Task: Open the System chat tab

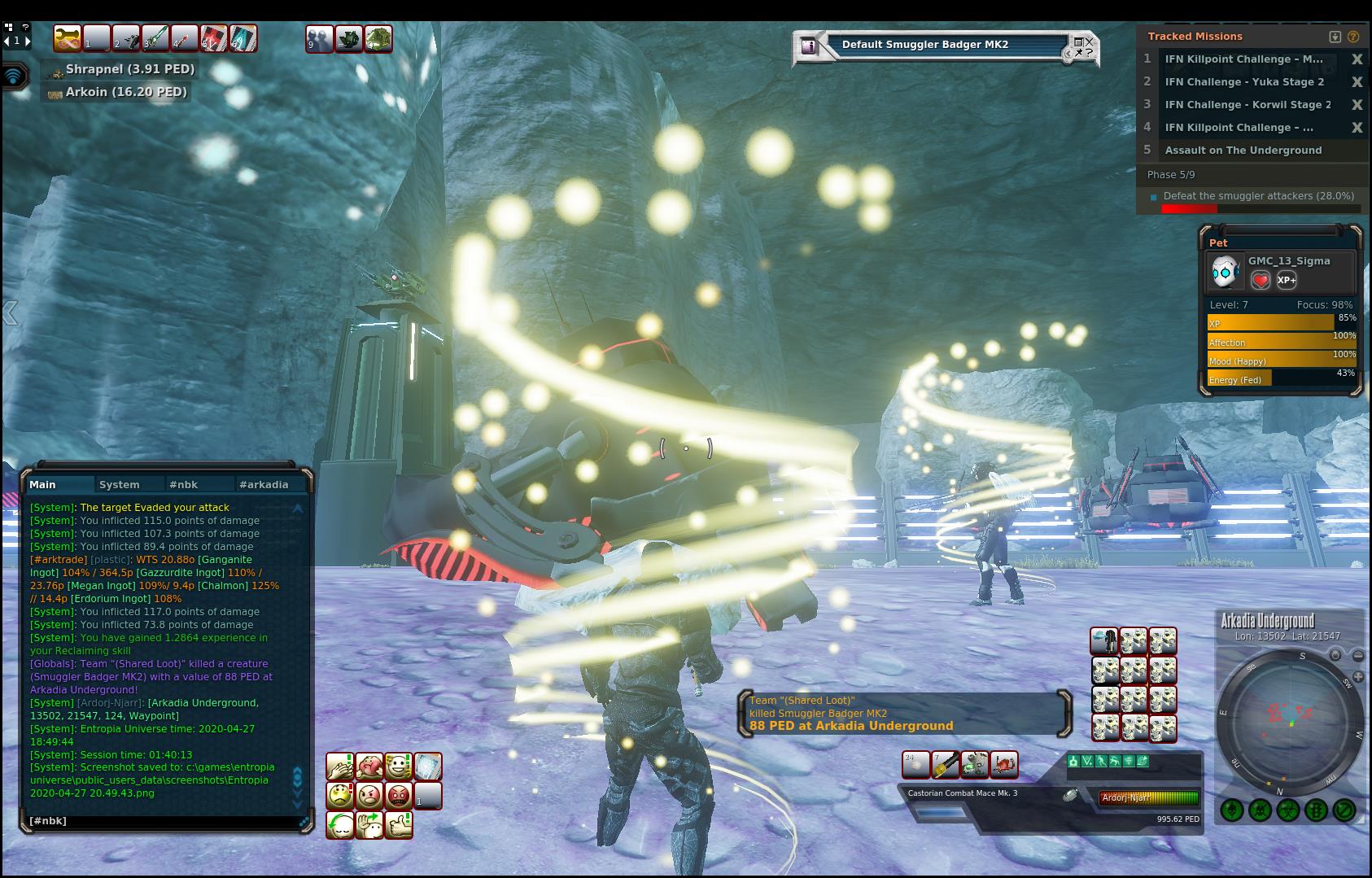Action: [x=120, y=484]
